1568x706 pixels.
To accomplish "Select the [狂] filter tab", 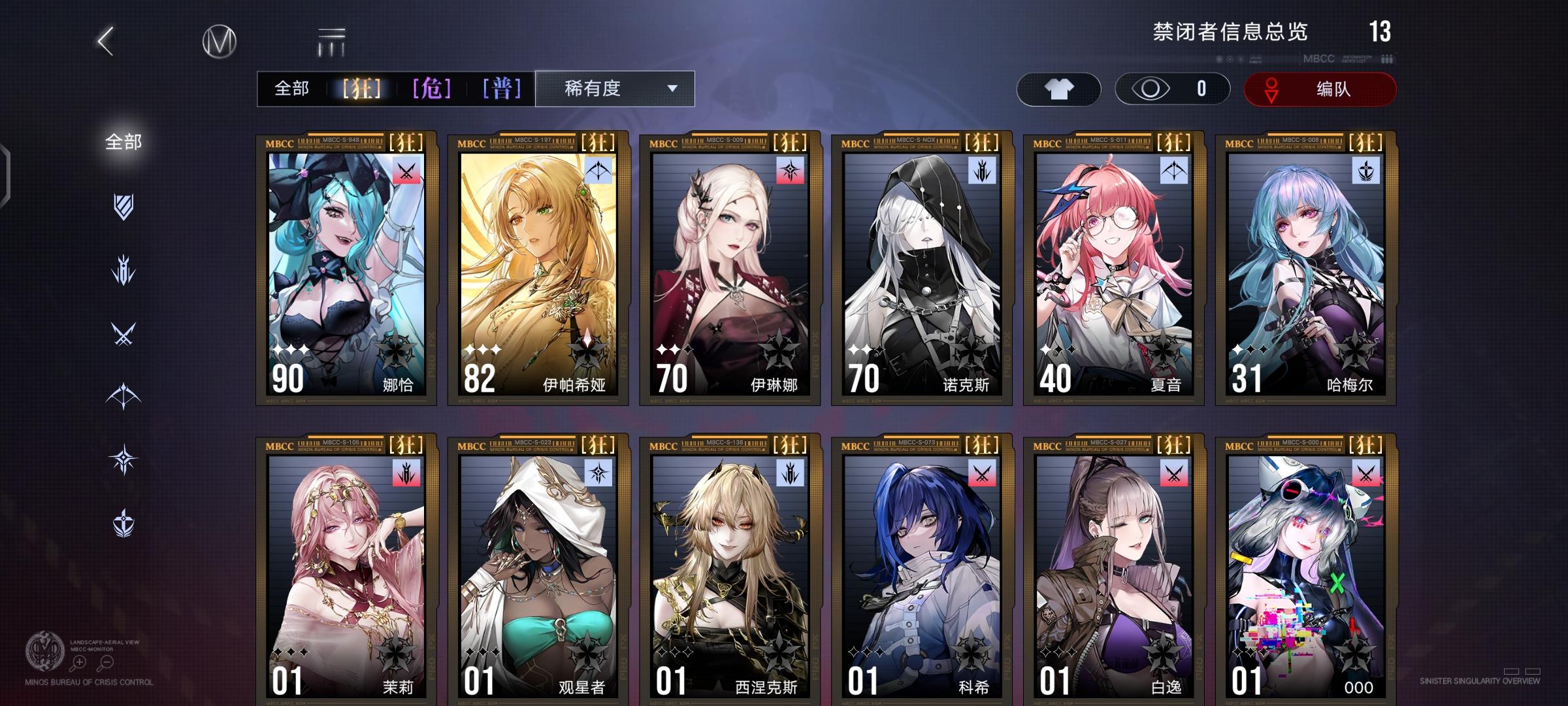I will [360, 87].
